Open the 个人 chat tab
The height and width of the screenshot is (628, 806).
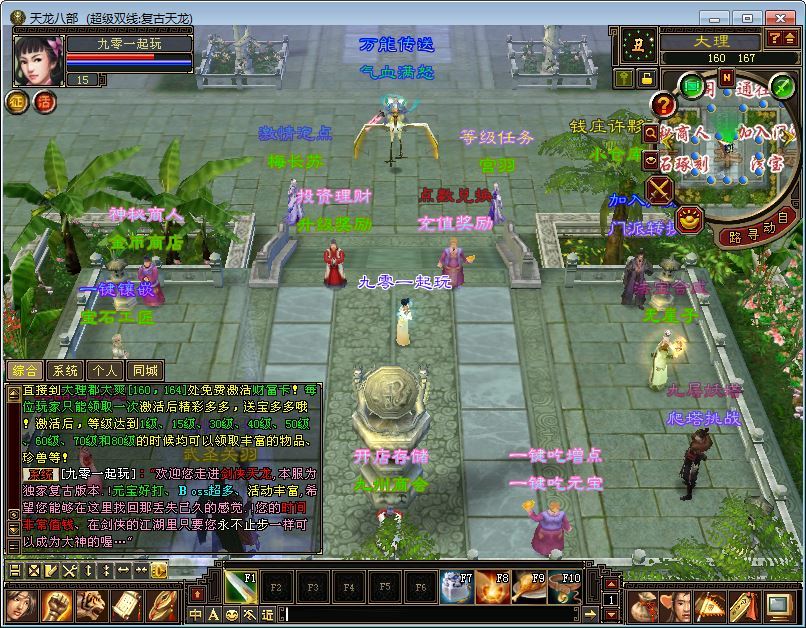[x=105, y=370]
